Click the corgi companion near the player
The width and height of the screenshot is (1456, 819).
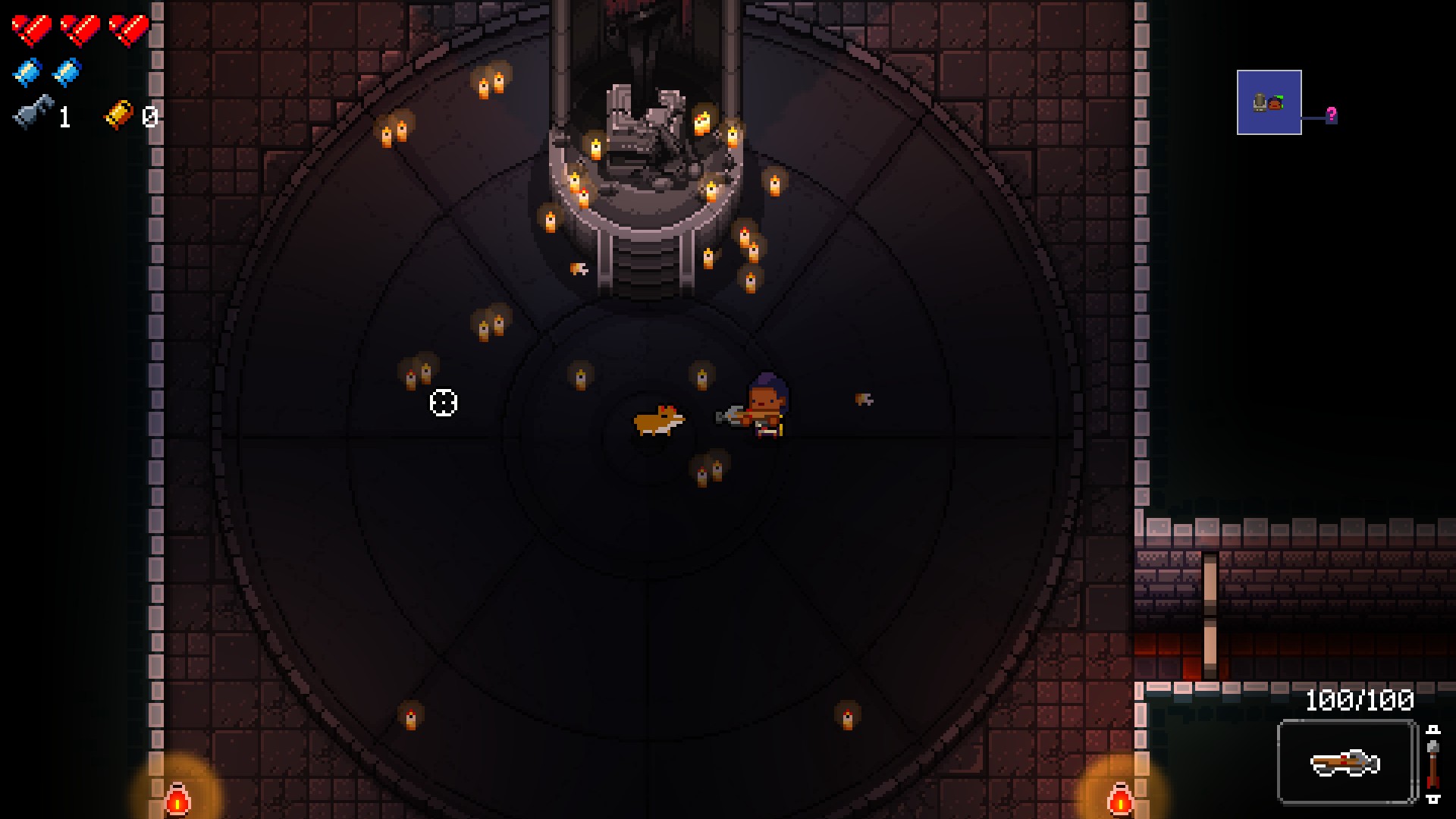(x=657, y=419)
